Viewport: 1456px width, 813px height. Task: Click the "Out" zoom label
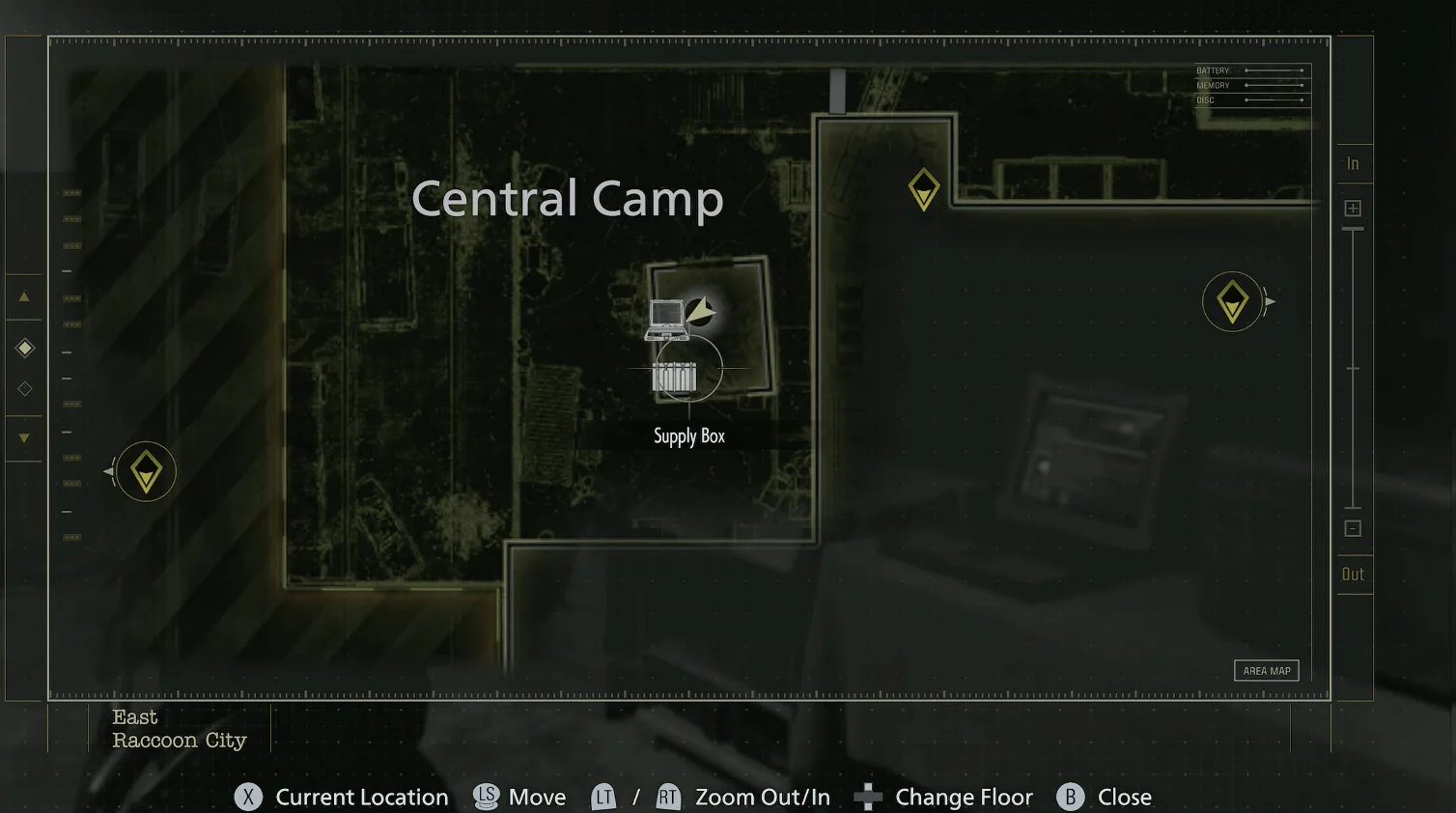point(1353,575)
